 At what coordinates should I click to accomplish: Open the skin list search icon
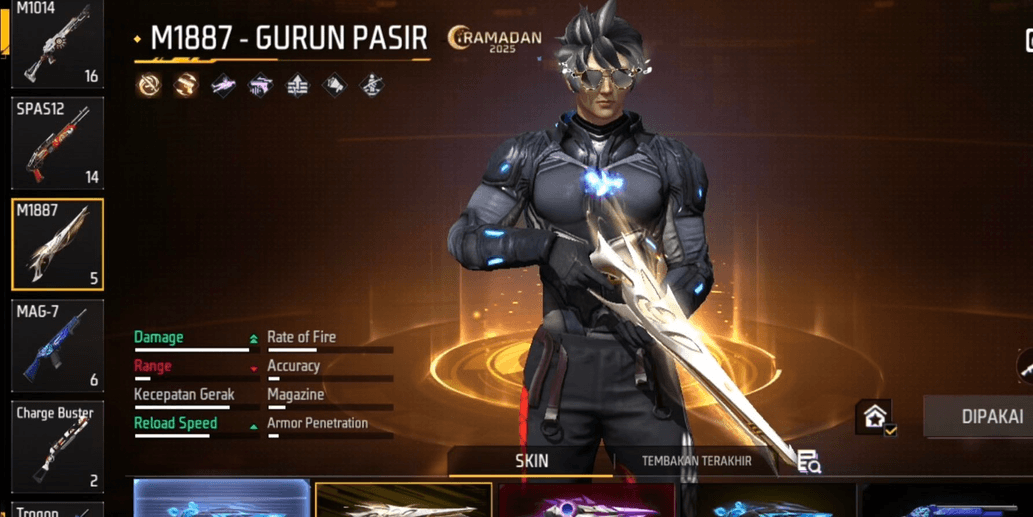click(x=808, y=461)
